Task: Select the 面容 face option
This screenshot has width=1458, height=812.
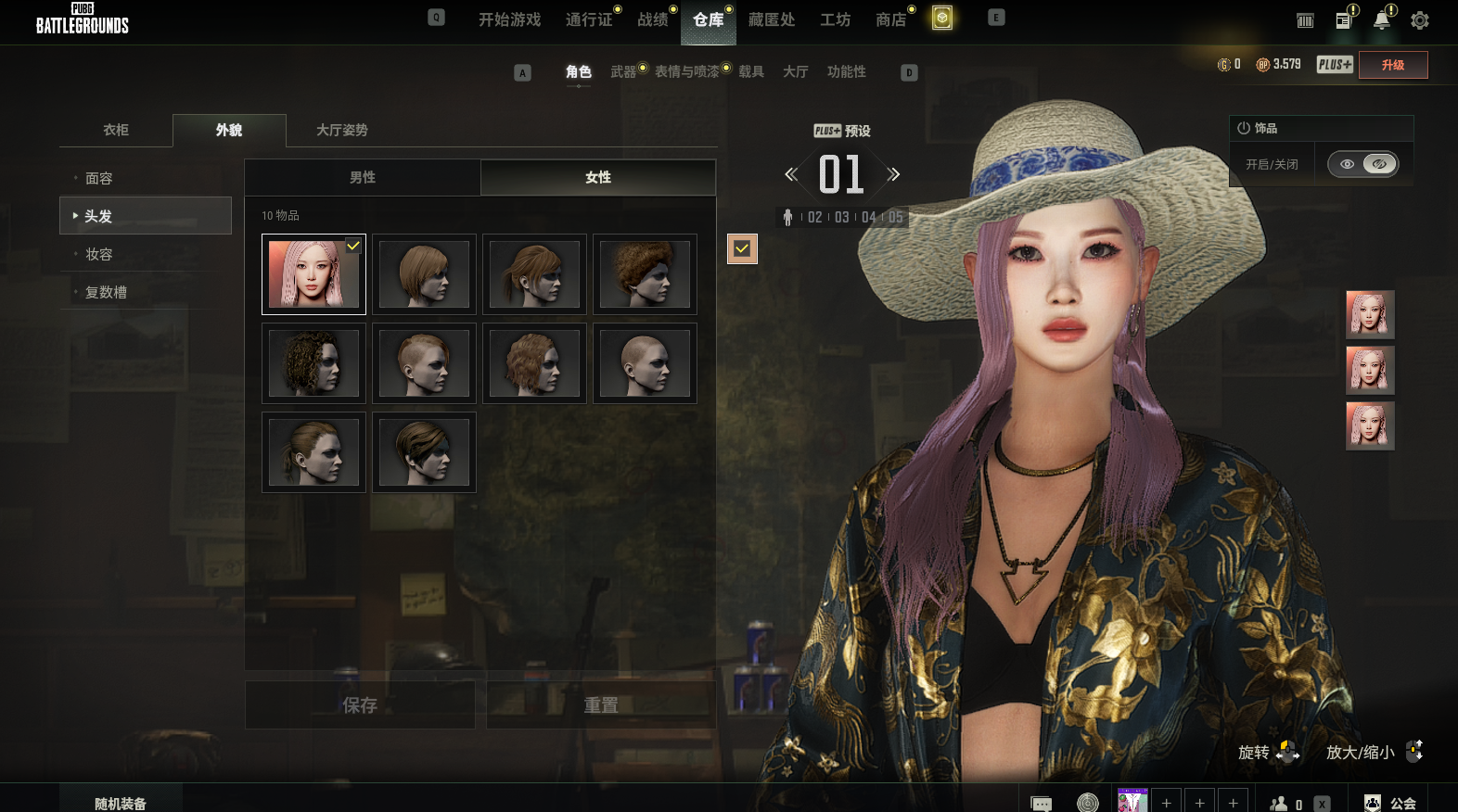Action: click(99, 178)
